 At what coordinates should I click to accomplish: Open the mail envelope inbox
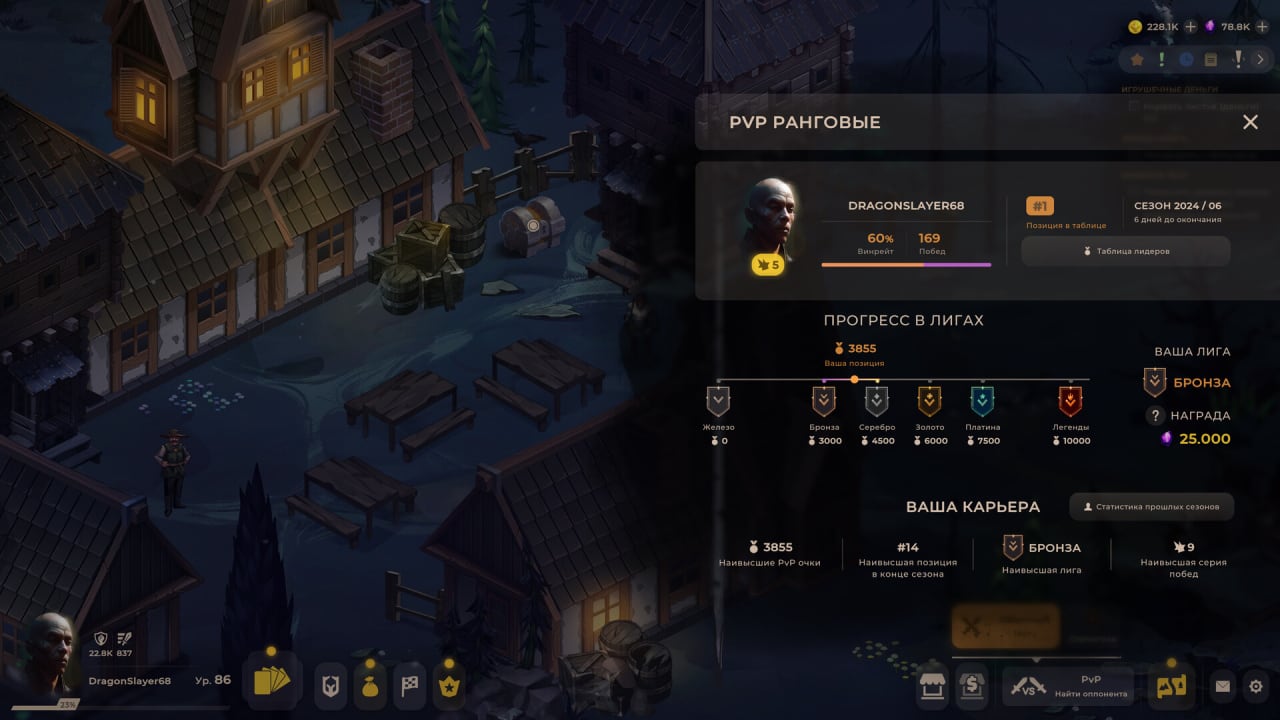click(1222, 687)
